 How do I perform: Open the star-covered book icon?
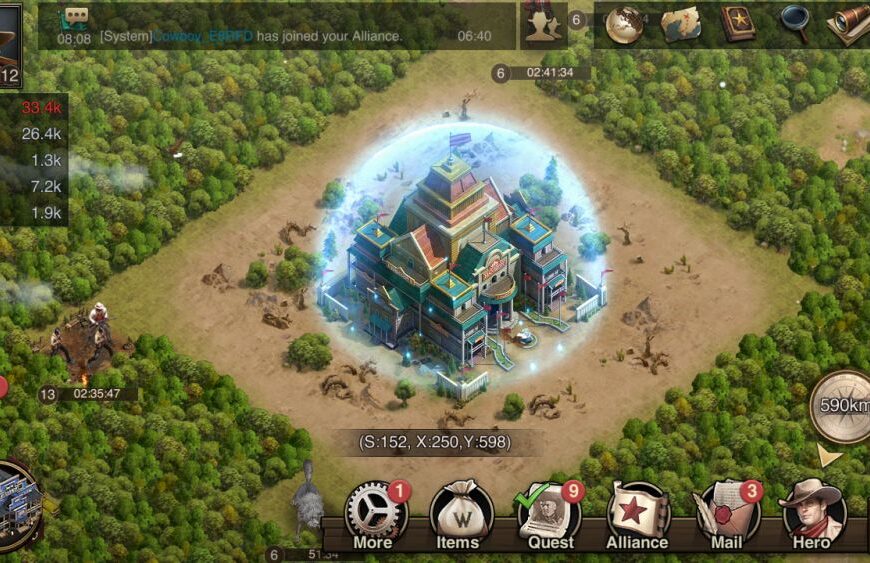click(738, 24)
